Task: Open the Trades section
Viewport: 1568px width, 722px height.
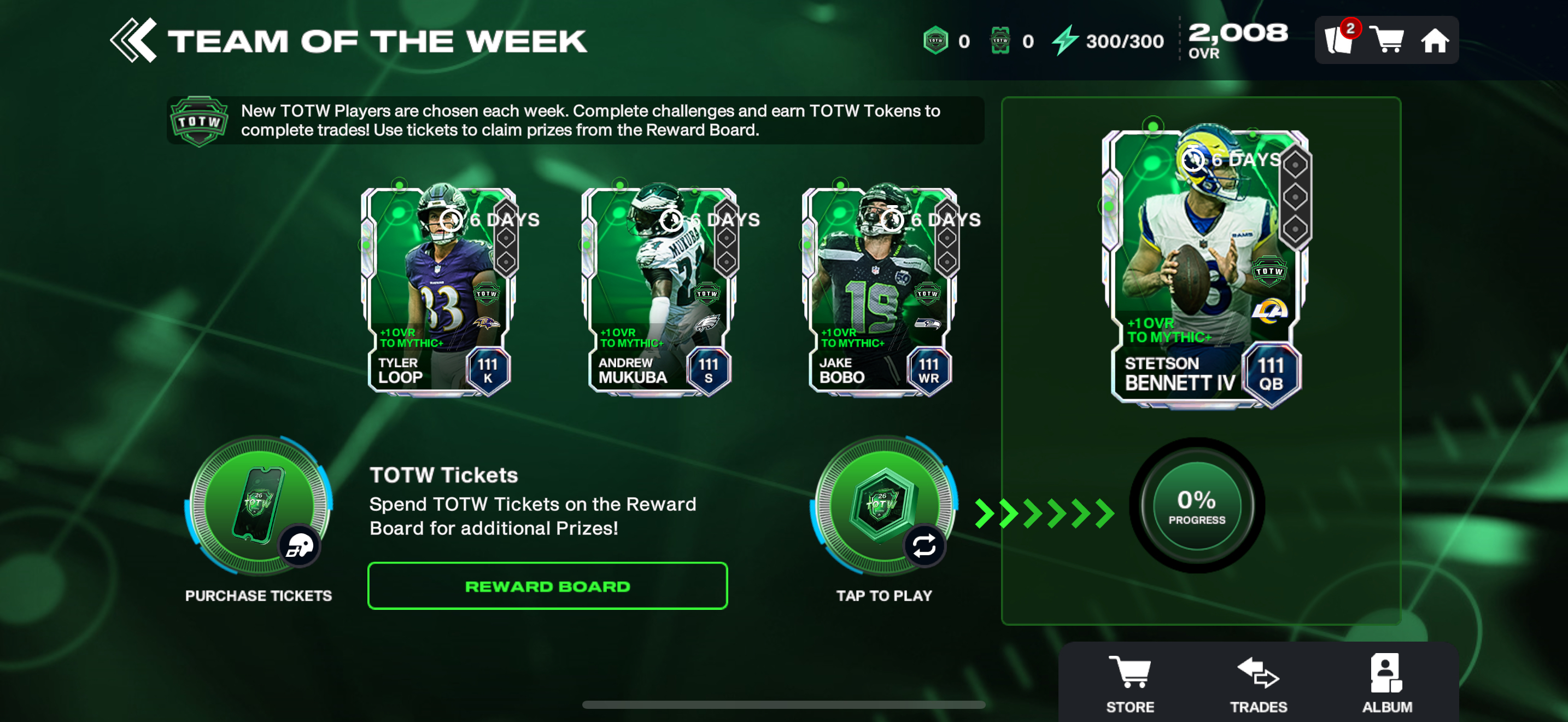Action: (x=1258, y=683)
